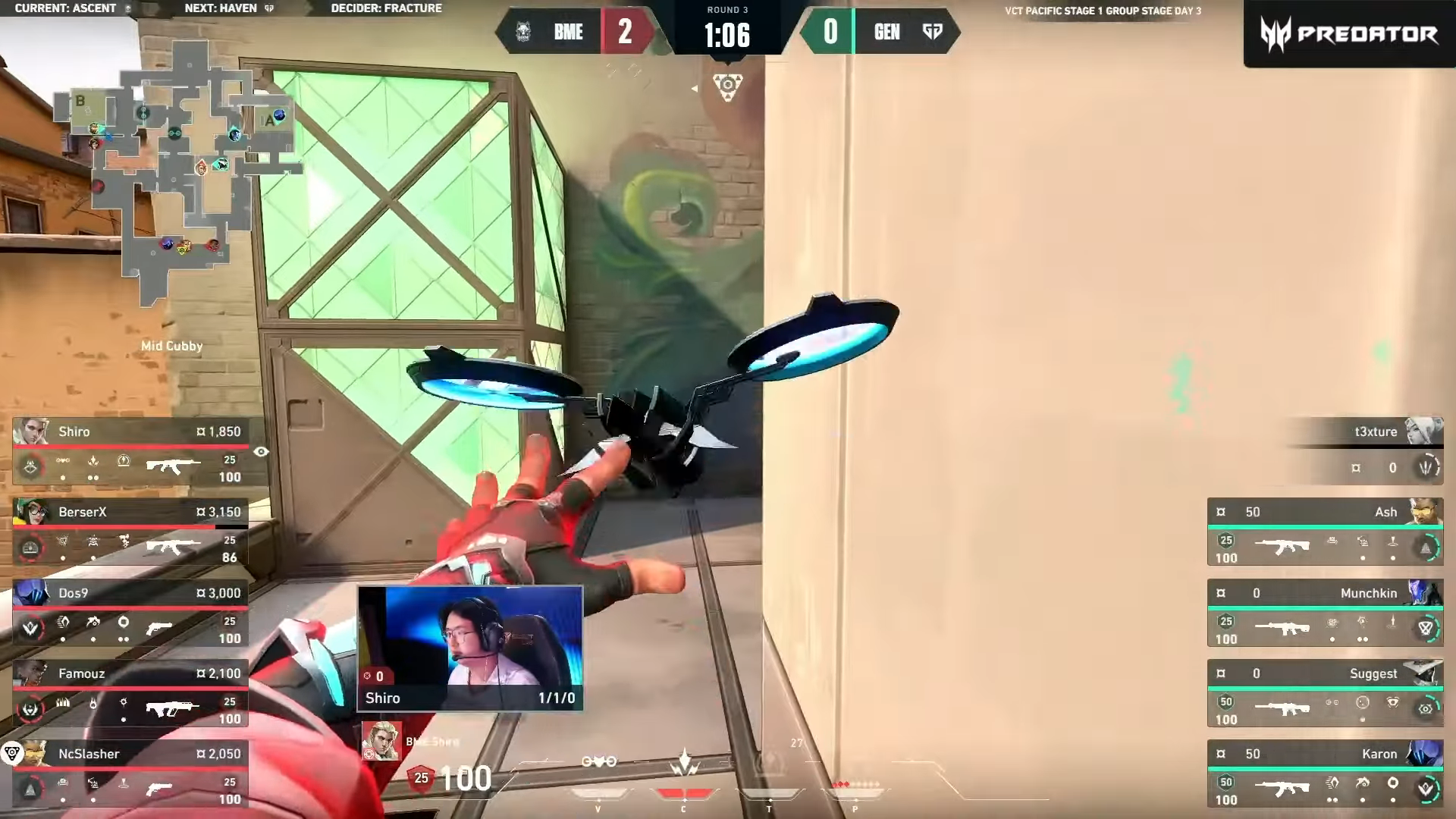Toggle the eye icon beside Shiro
The image size is (1456, 819).
pyautogui.click(x=261, y=452)
